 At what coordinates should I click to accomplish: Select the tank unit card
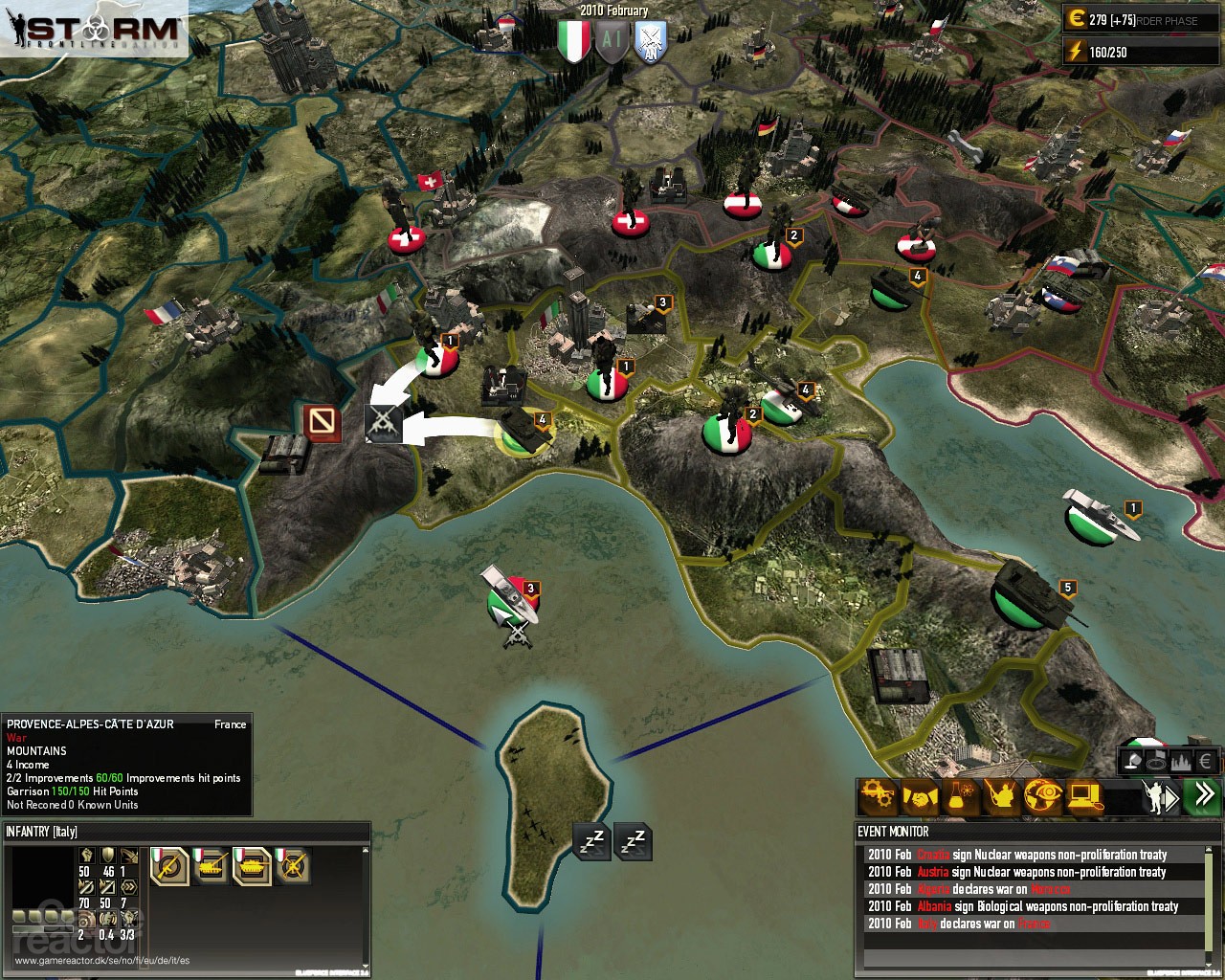click(x=252, y=866)
